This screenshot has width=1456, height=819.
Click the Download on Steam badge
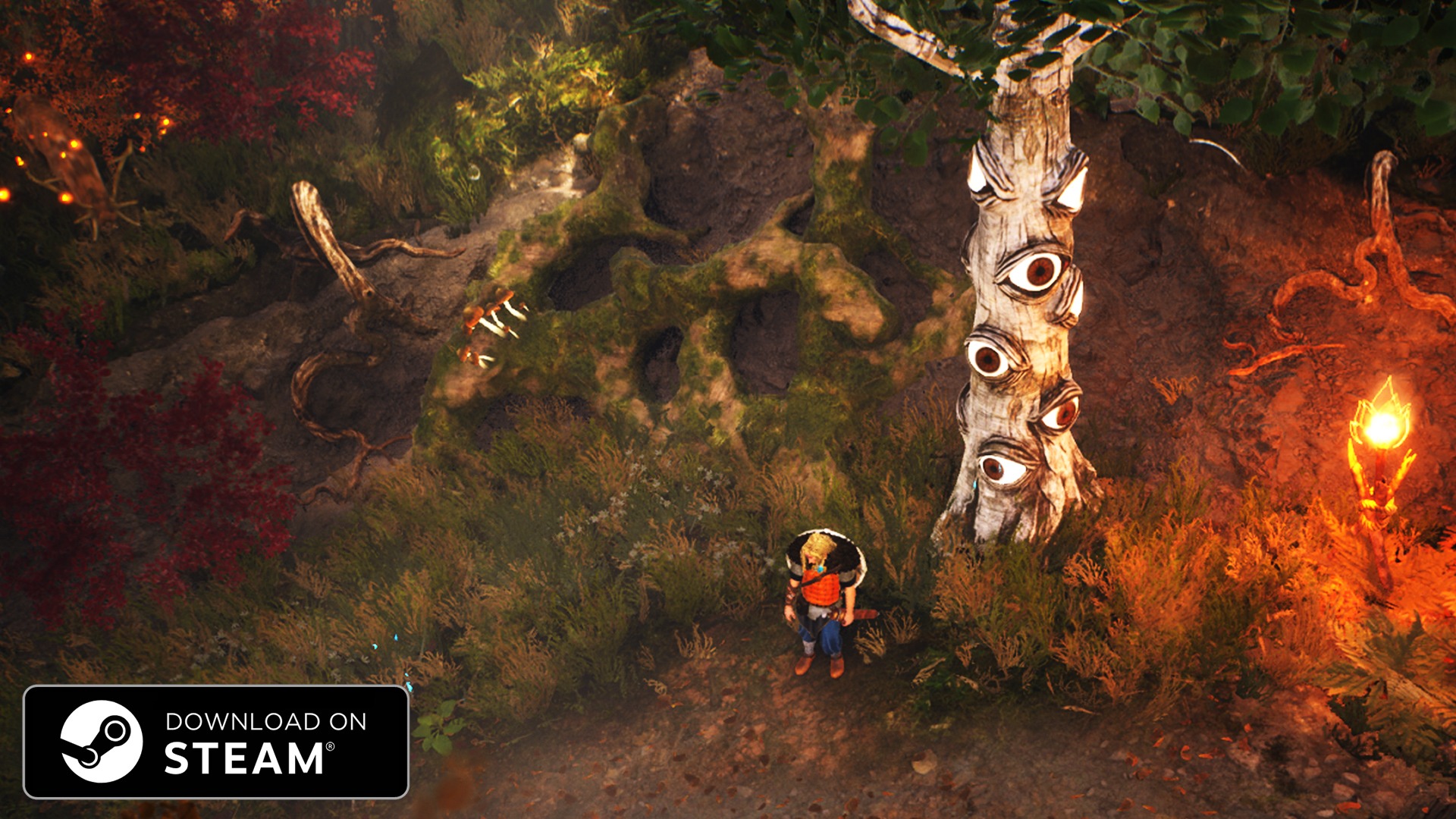pyautogui.click(x=216, y=742)
